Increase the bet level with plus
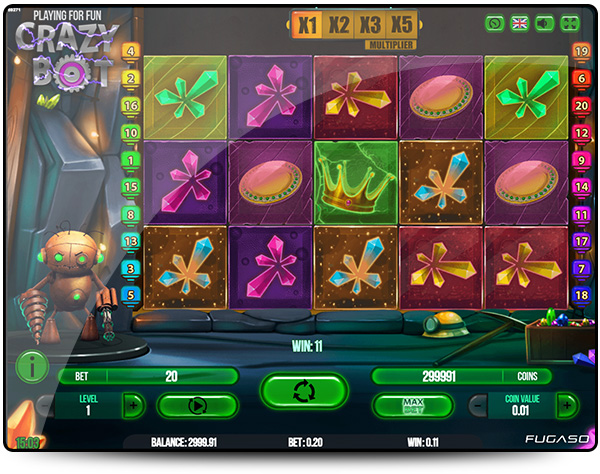Screen dimensions: 600x474 tap(133, 405)
